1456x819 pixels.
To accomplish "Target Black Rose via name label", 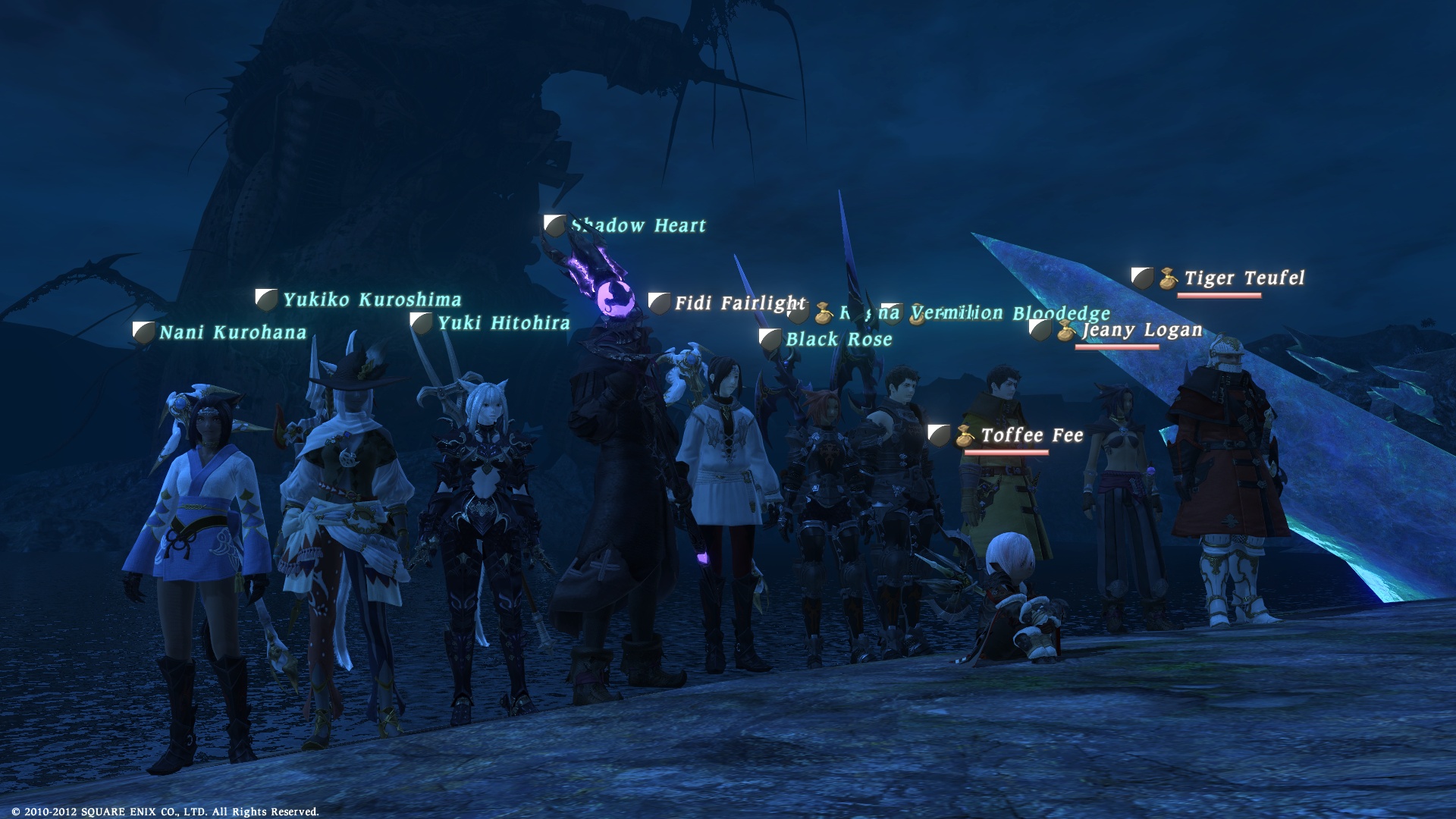I will (x=839, y=339).
